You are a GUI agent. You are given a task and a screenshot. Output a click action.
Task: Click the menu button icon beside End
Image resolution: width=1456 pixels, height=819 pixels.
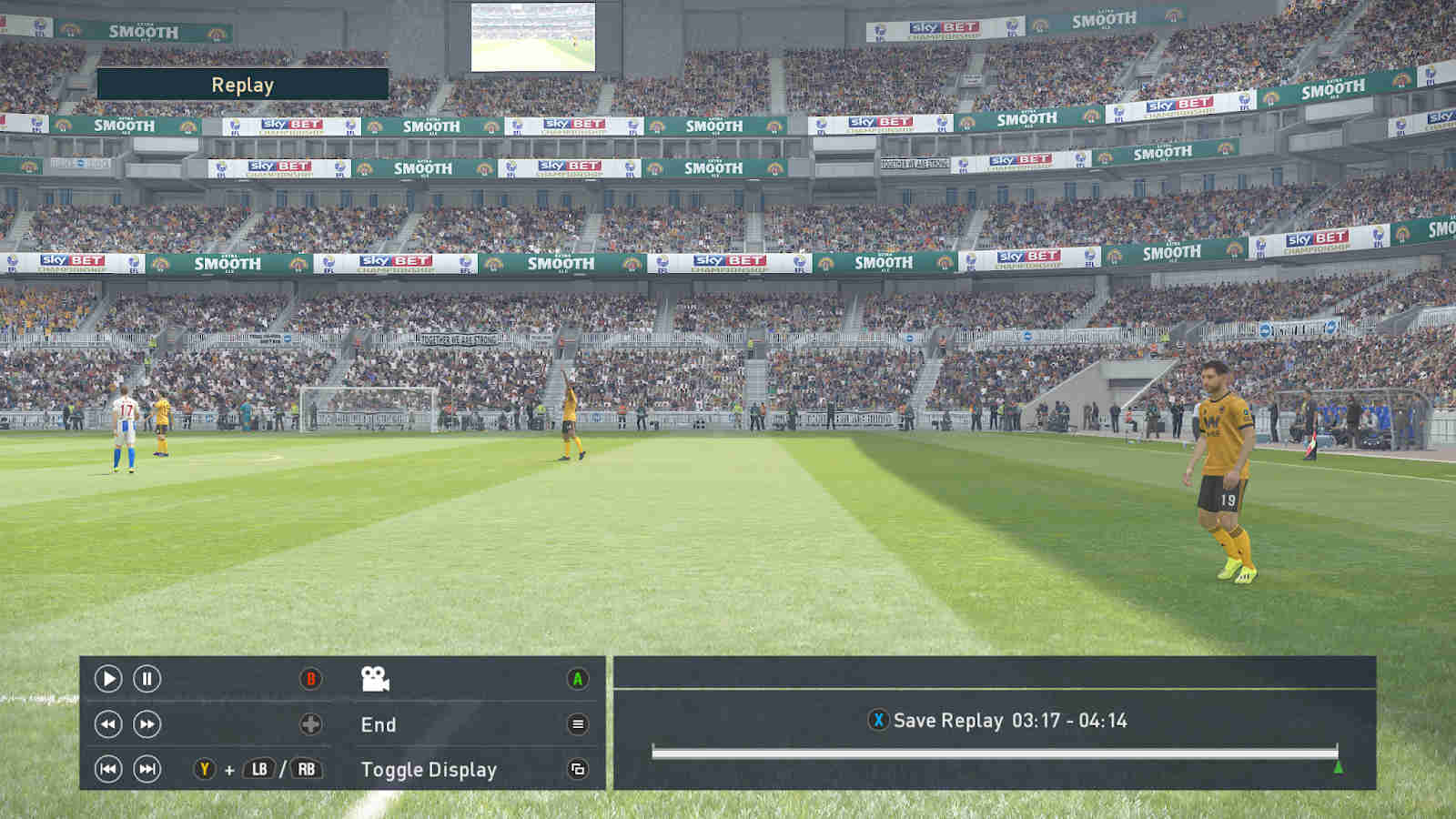tap(577, 724)
